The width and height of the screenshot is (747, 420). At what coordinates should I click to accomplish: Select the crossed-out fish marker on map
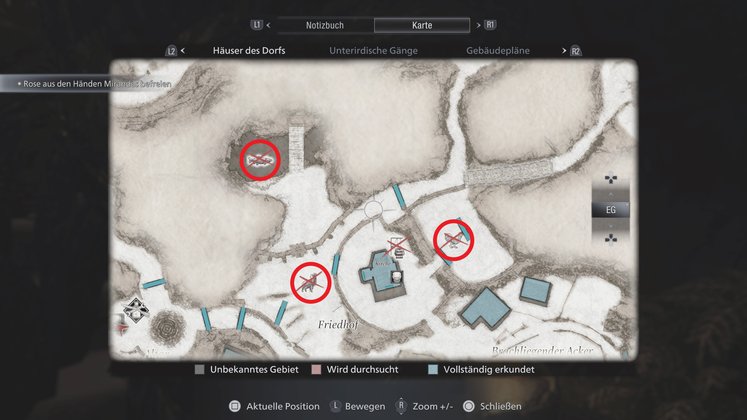pos(260,159)
